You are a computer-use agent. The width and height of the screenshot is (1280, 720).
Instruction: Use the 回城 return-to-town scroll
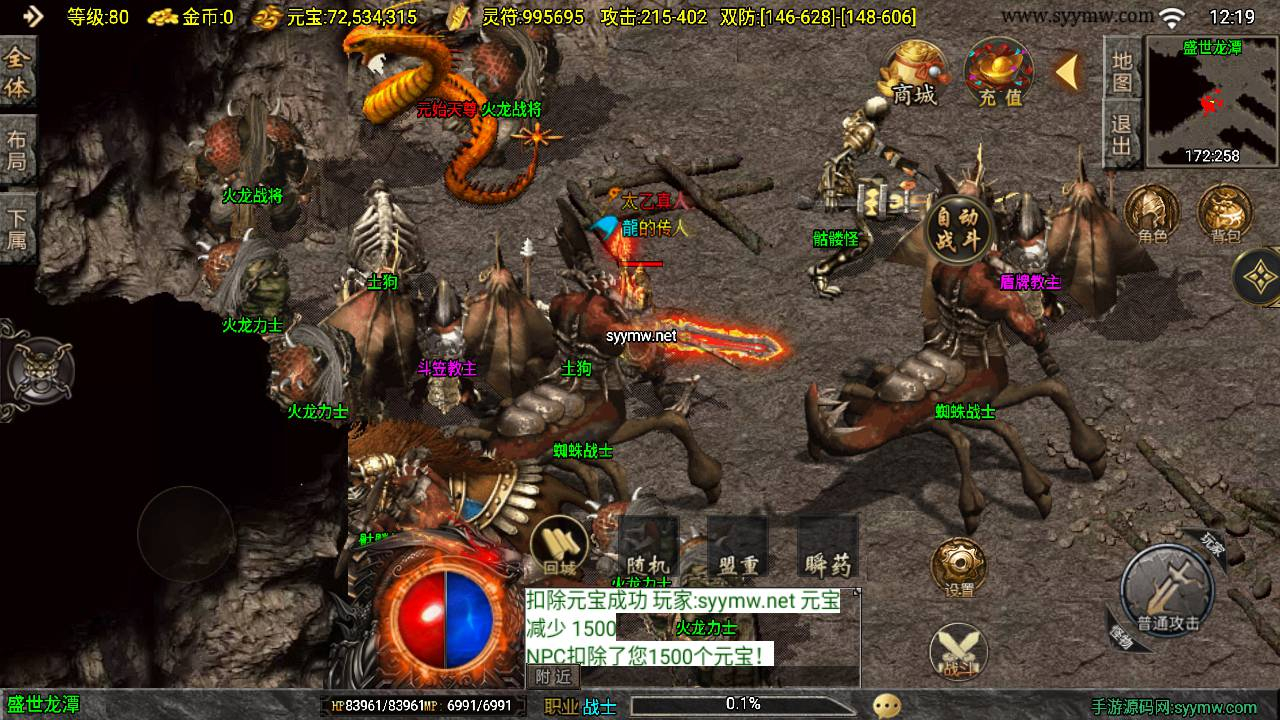[x=559, y=548]
